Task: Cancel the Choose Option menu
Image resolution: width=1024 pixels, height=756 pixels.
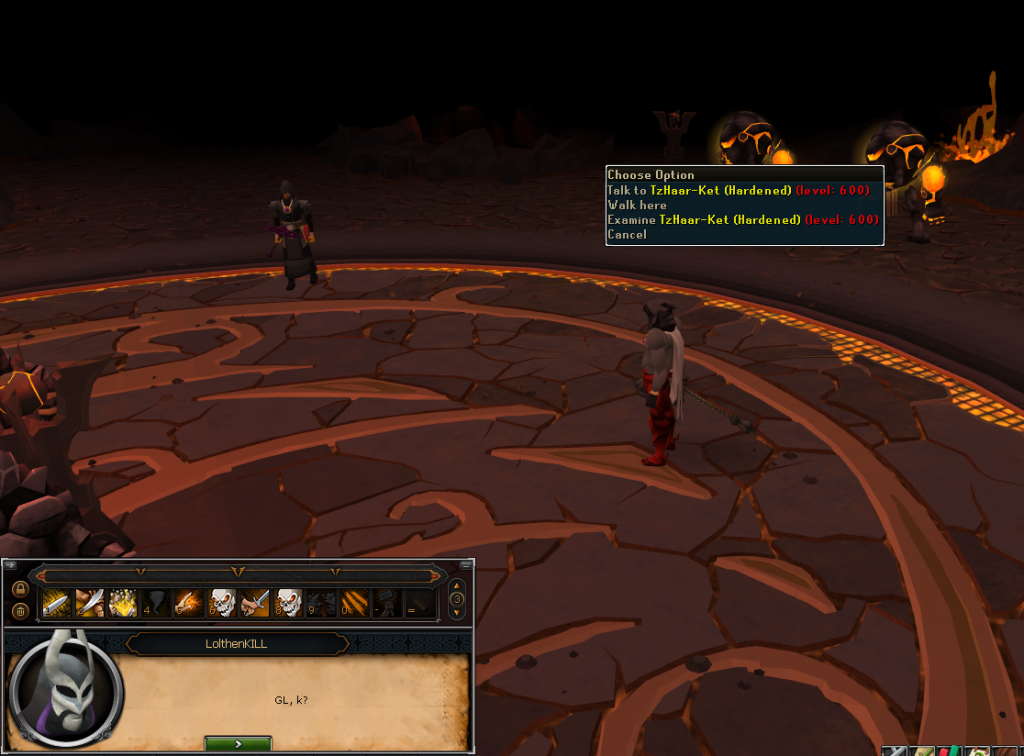Action: (627, 235)
